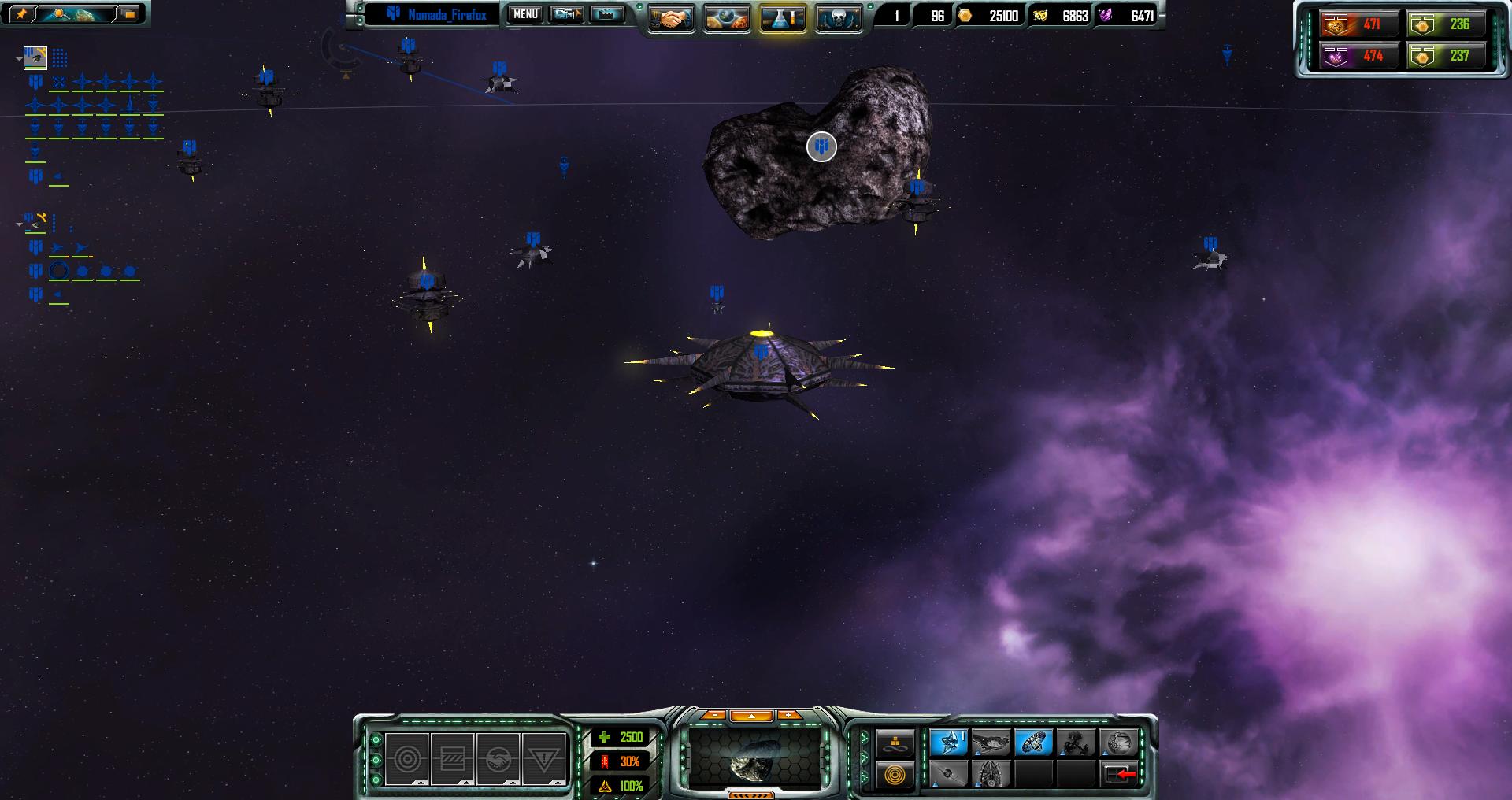
Task: Collapse the second planet group arrow
Action: tap(20, 224)
